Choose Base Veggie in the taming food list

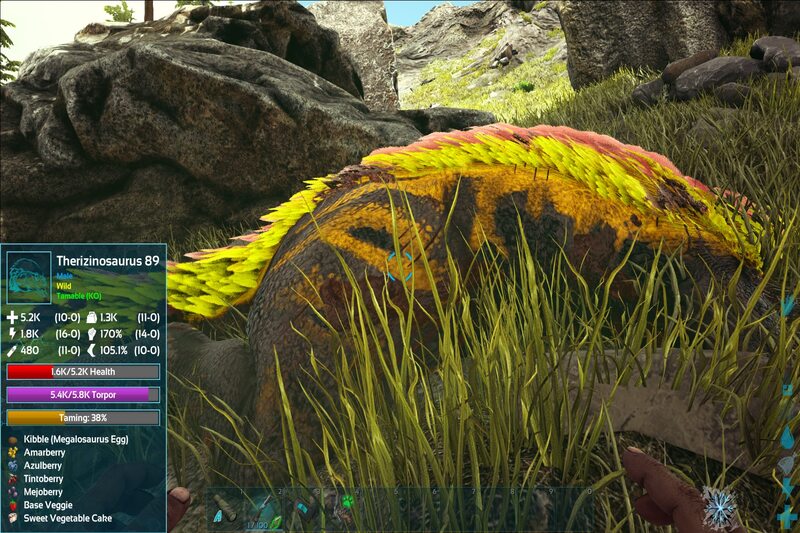[x=47, y=505]
